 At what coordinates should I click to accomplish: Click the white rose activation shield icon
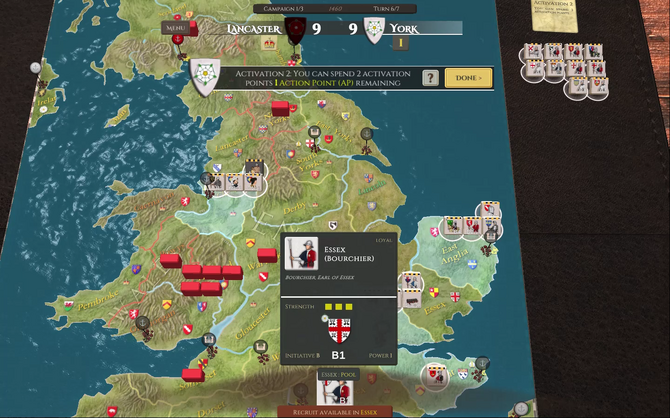[x=205, y=80]
